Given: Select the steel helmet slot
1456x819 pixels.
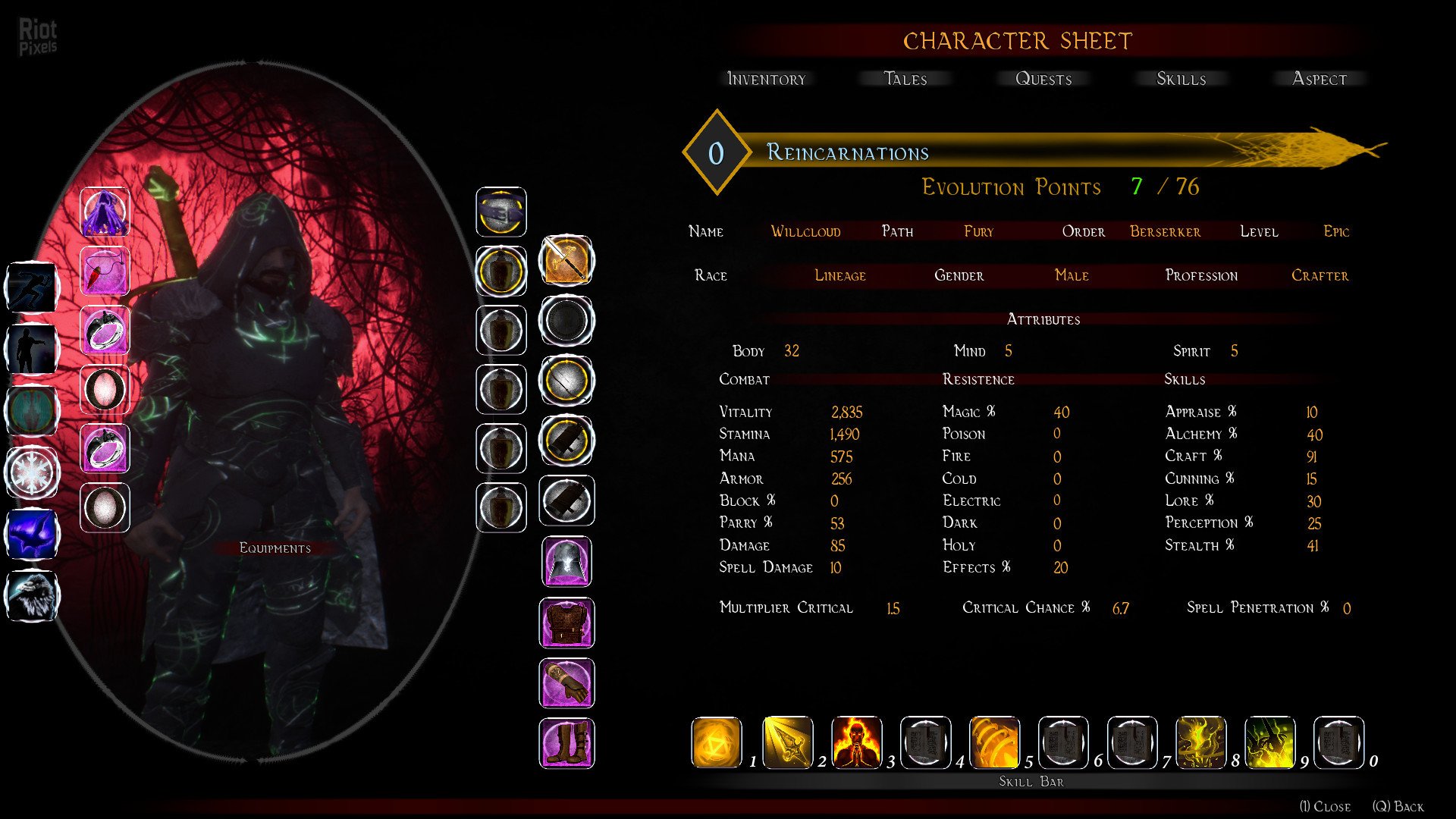Looking at the screenshot, I should coord(566,562).
